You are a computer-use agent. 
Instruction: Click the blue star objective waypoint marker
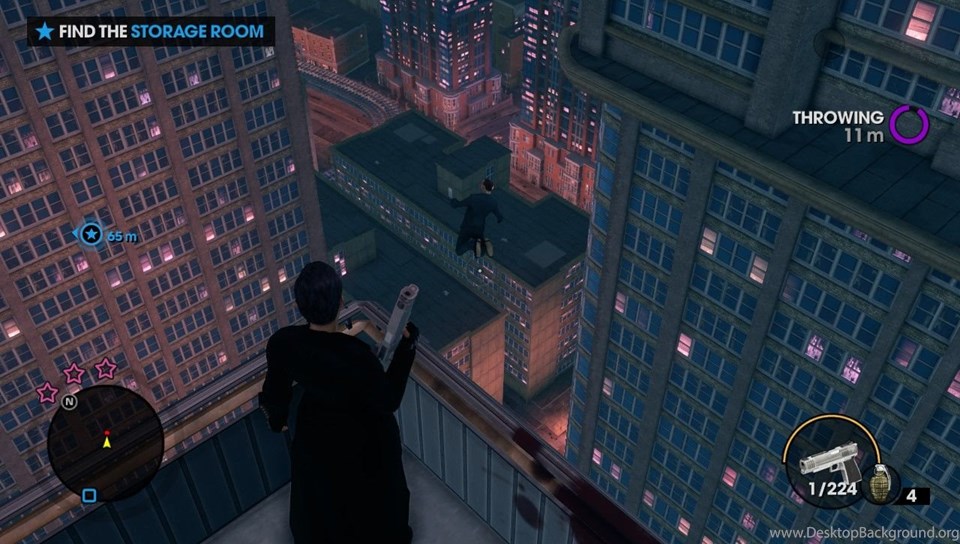coord(91,235)
